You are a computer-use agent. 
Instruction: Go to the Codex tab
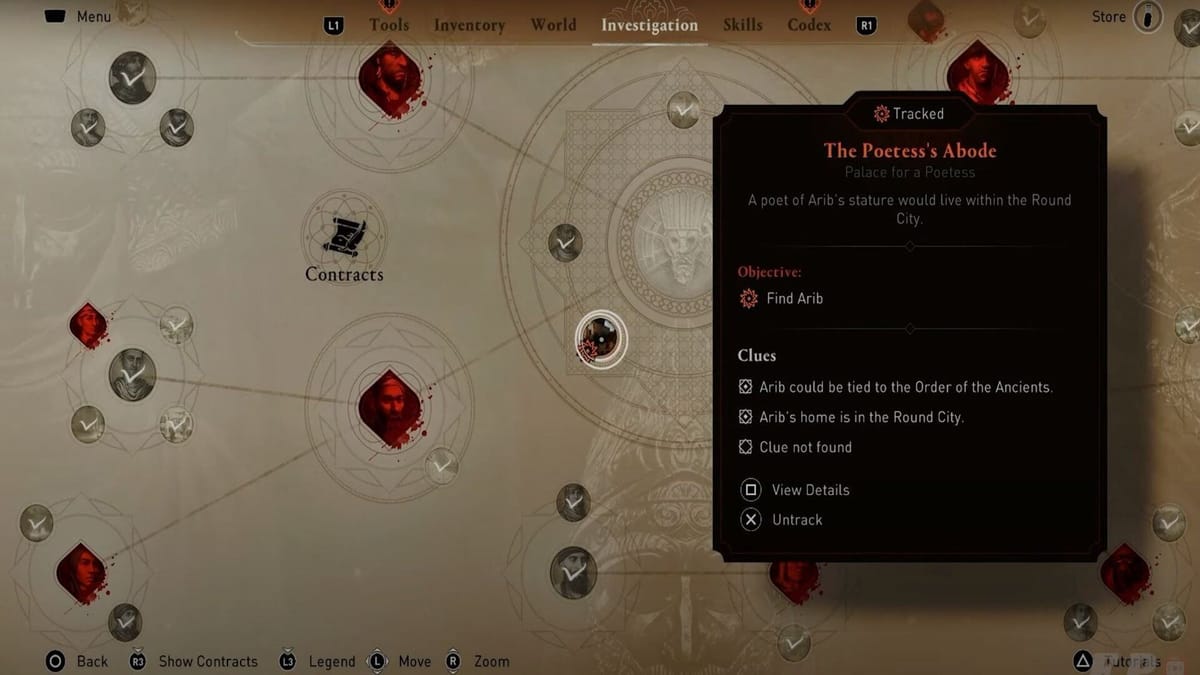pyautogui.click(x=809, y=25)
